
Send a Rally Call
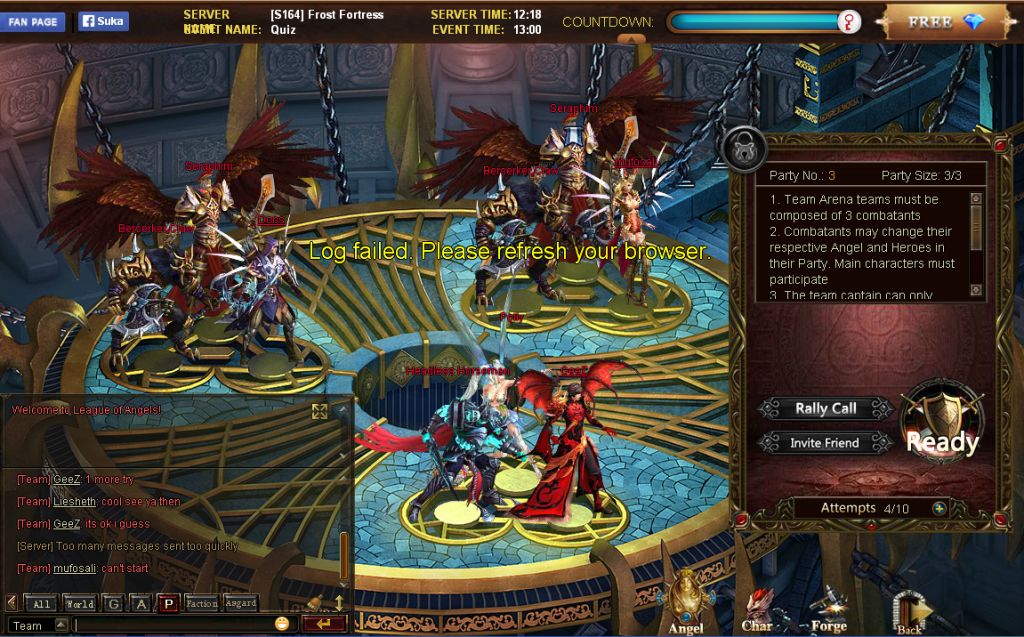825,408
